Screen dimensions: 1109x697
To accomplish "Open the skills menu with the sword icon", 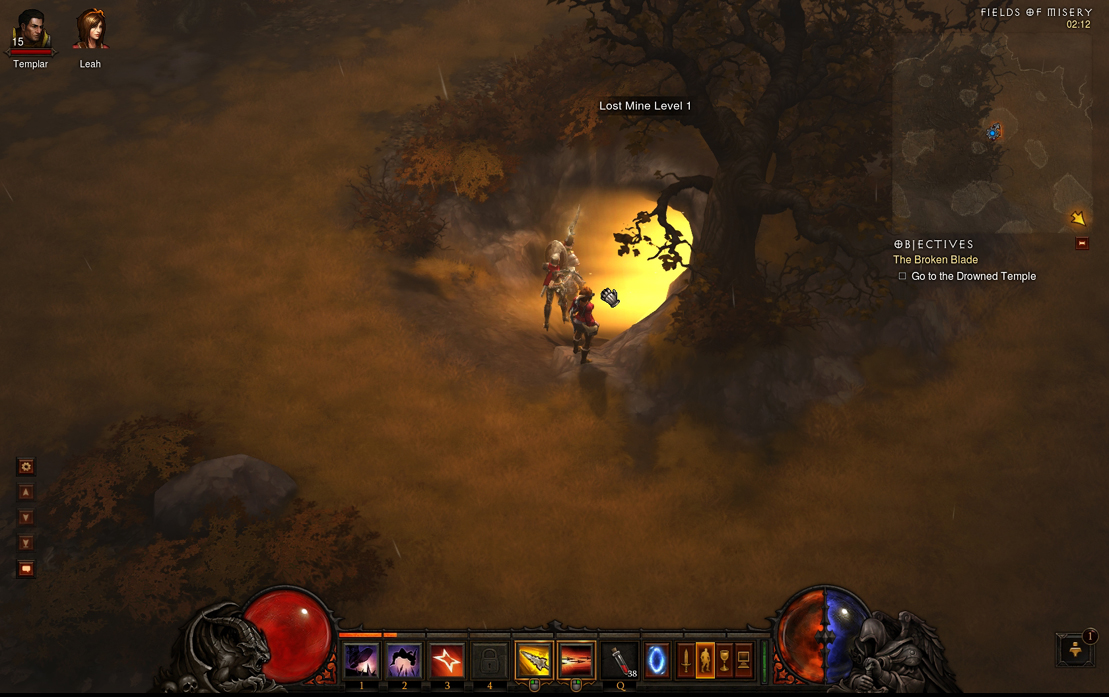I will pyautogui.click(x=686, y=661).
